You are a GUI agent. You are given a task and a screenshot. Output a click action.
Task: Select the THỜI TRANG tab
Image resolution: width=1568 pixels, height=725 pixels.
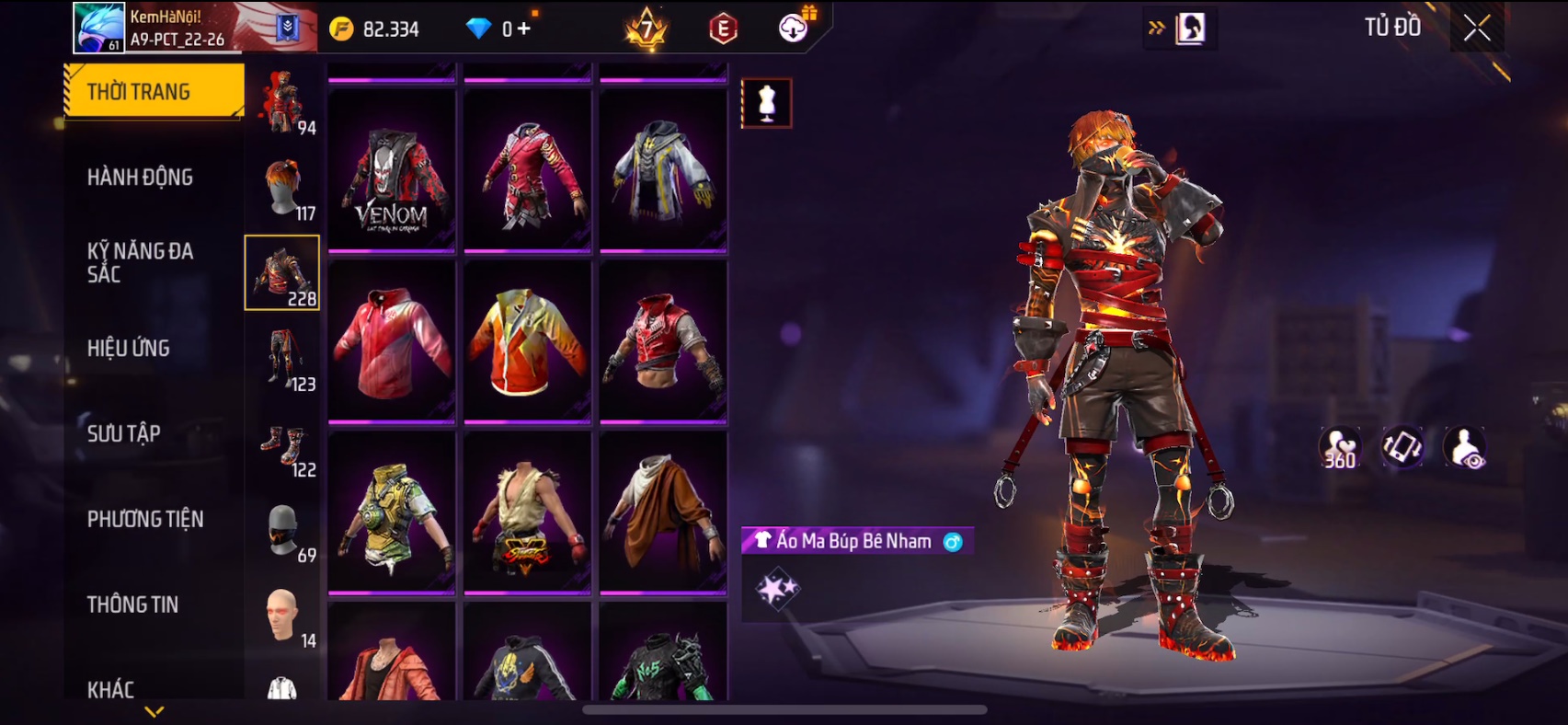coord(140,91)
